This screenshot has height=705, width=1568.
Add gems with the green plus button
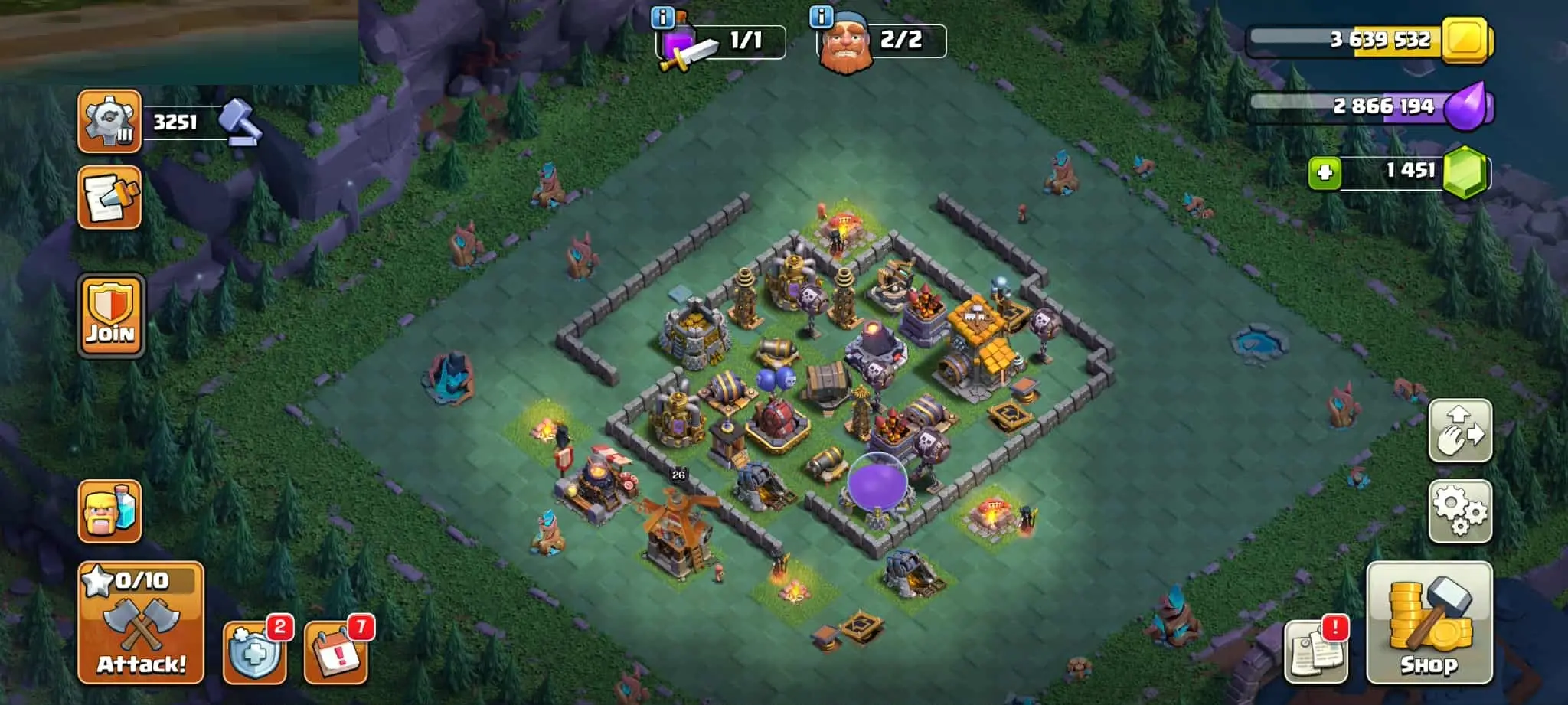pyautogui.click(x=1325, y=173)
